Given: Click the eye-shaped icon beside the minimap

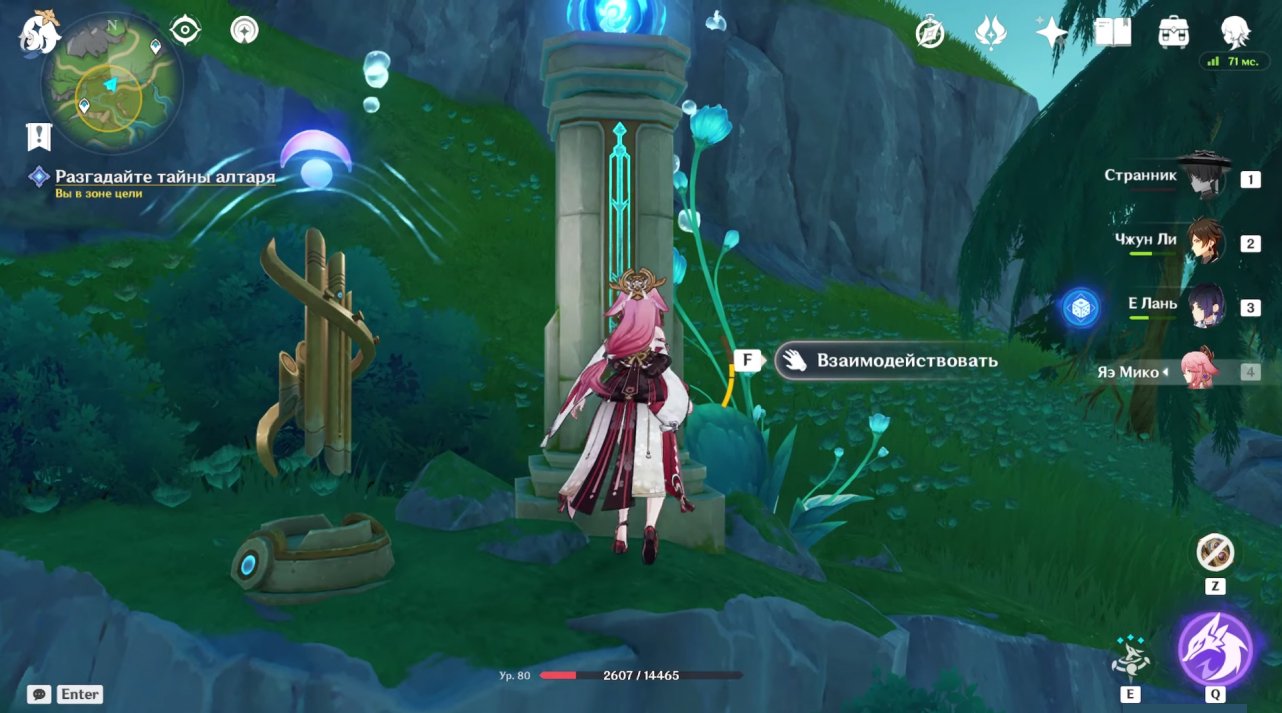Looking at the screenshot, I should pos(185,30).
